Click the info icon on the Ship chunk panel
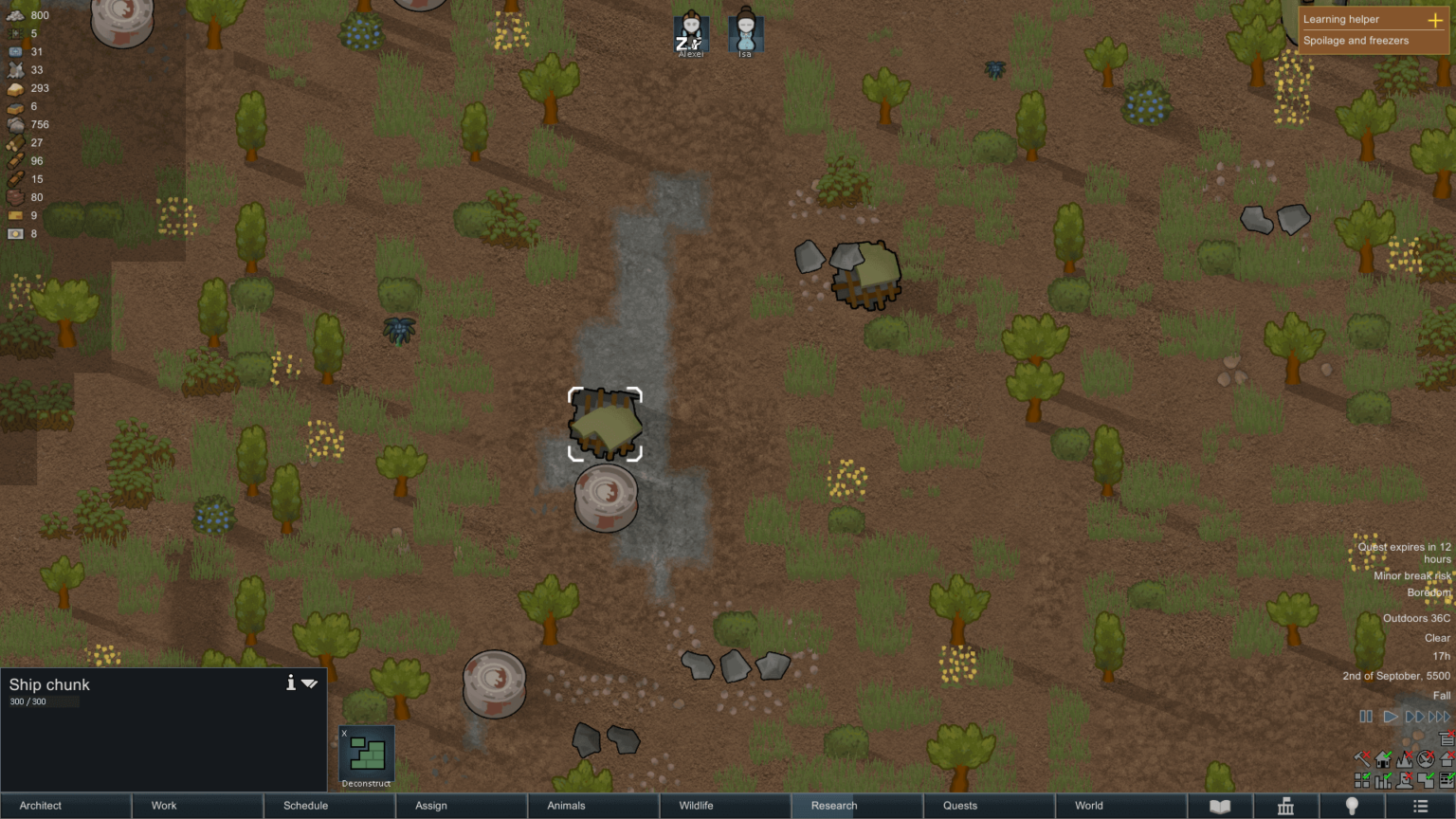 tap(291, 682)
